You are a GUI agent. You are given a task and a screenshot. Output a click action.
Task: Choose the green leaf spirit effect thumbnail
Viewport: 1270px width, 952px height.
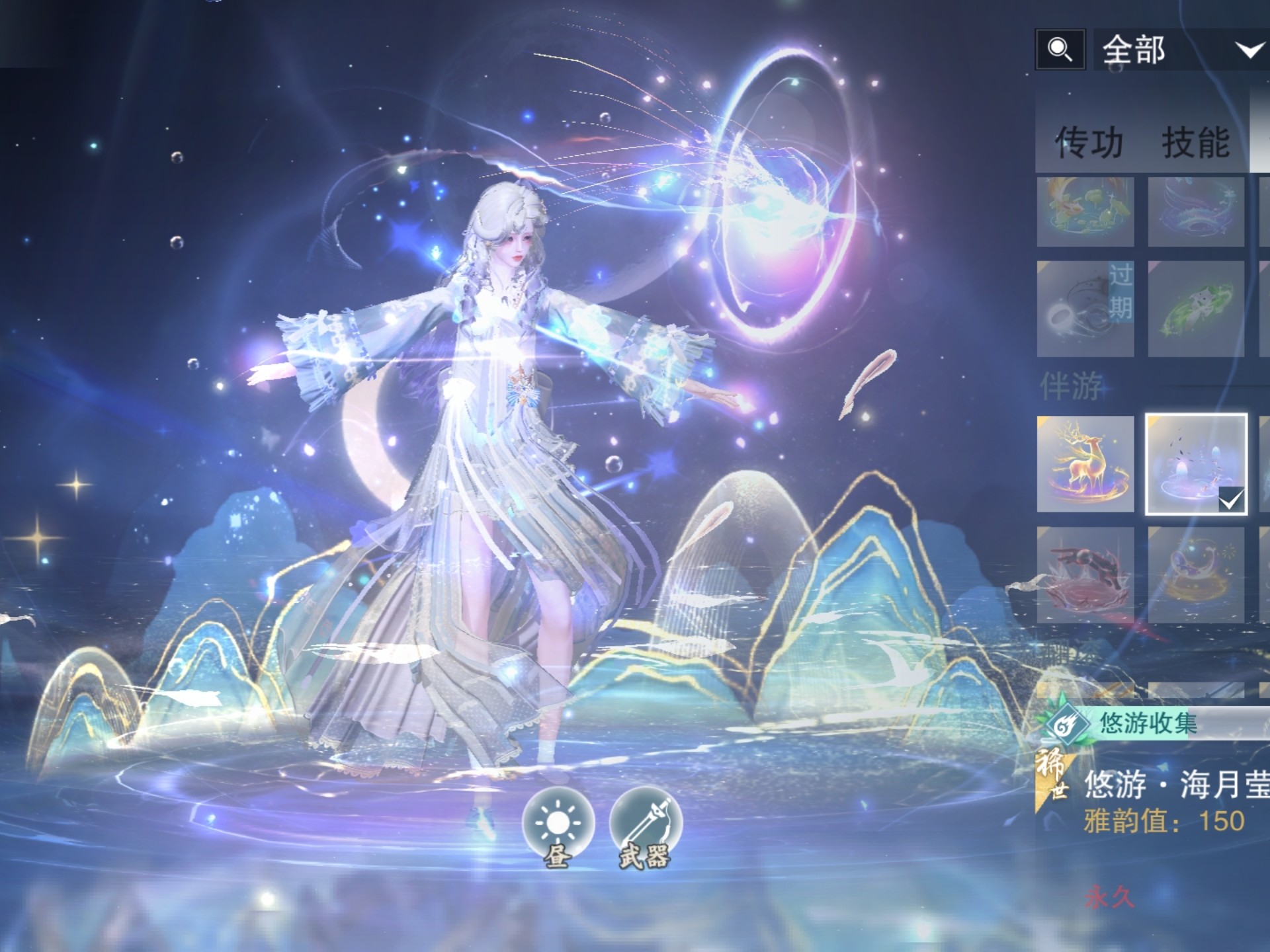pyautogui.click(x=1196, y=309)
